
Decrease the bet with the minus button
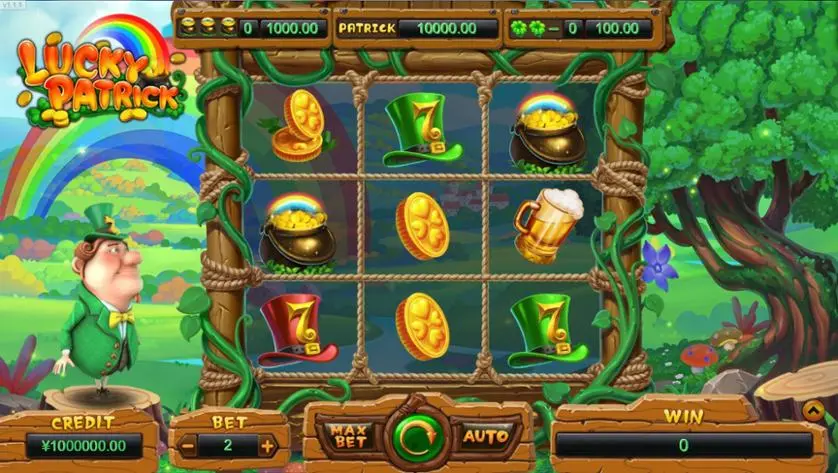[x=187, y=446]
